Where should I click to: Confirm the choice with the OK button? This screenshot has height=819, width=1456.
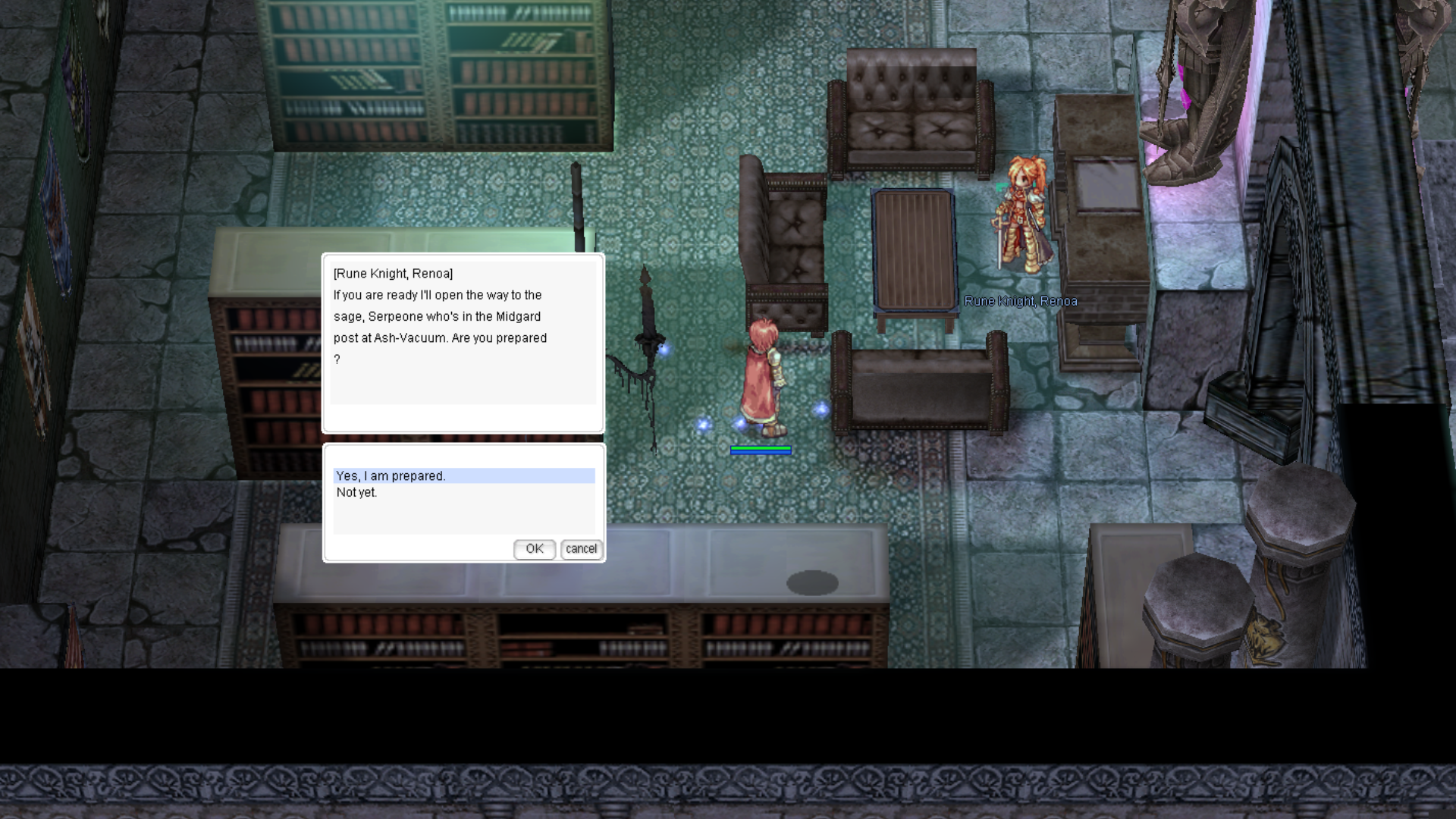[535, 548]
